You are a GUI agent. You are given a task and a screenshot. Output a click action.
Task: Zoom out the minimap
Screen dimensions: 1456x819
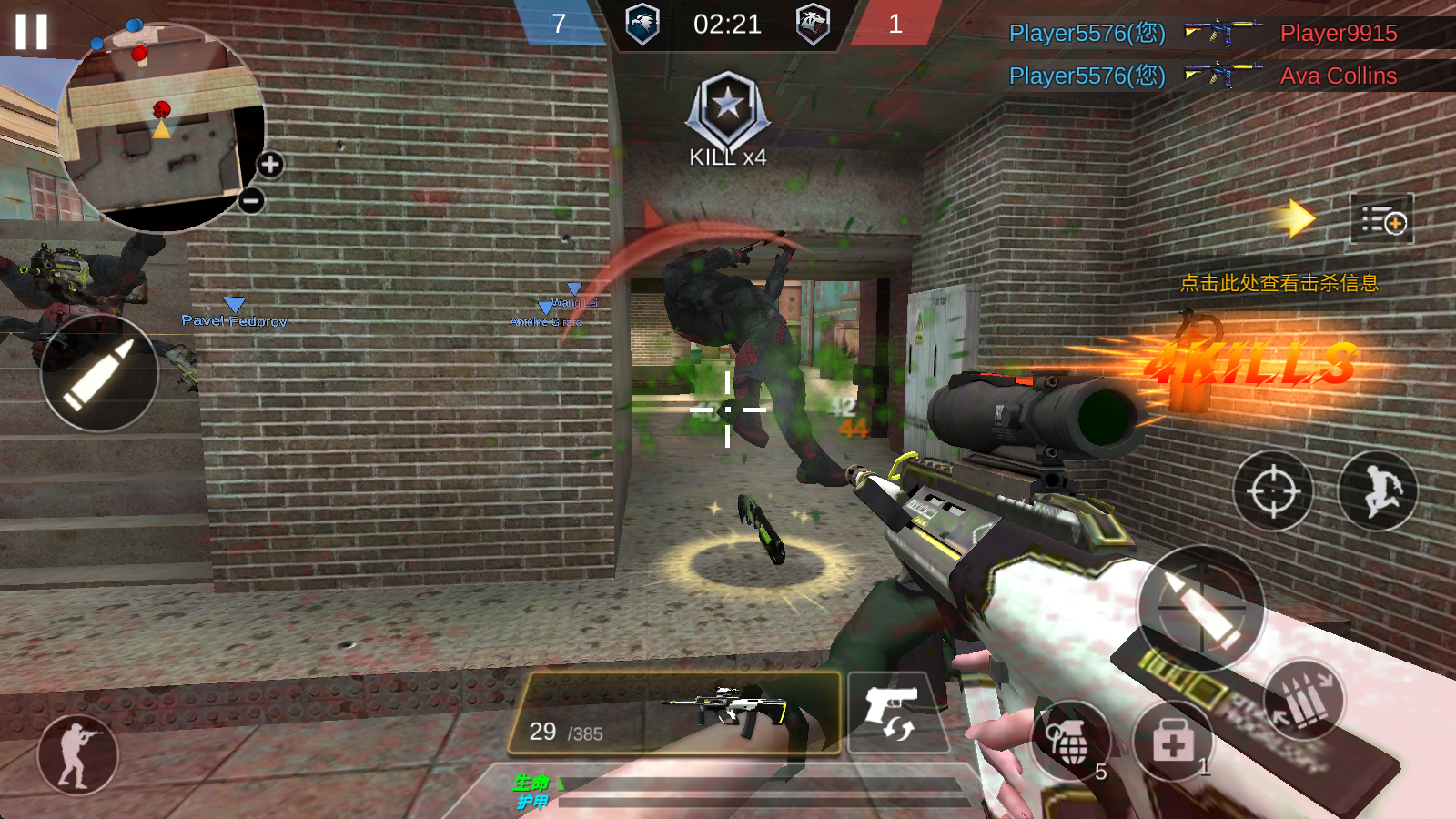[252, 200]
